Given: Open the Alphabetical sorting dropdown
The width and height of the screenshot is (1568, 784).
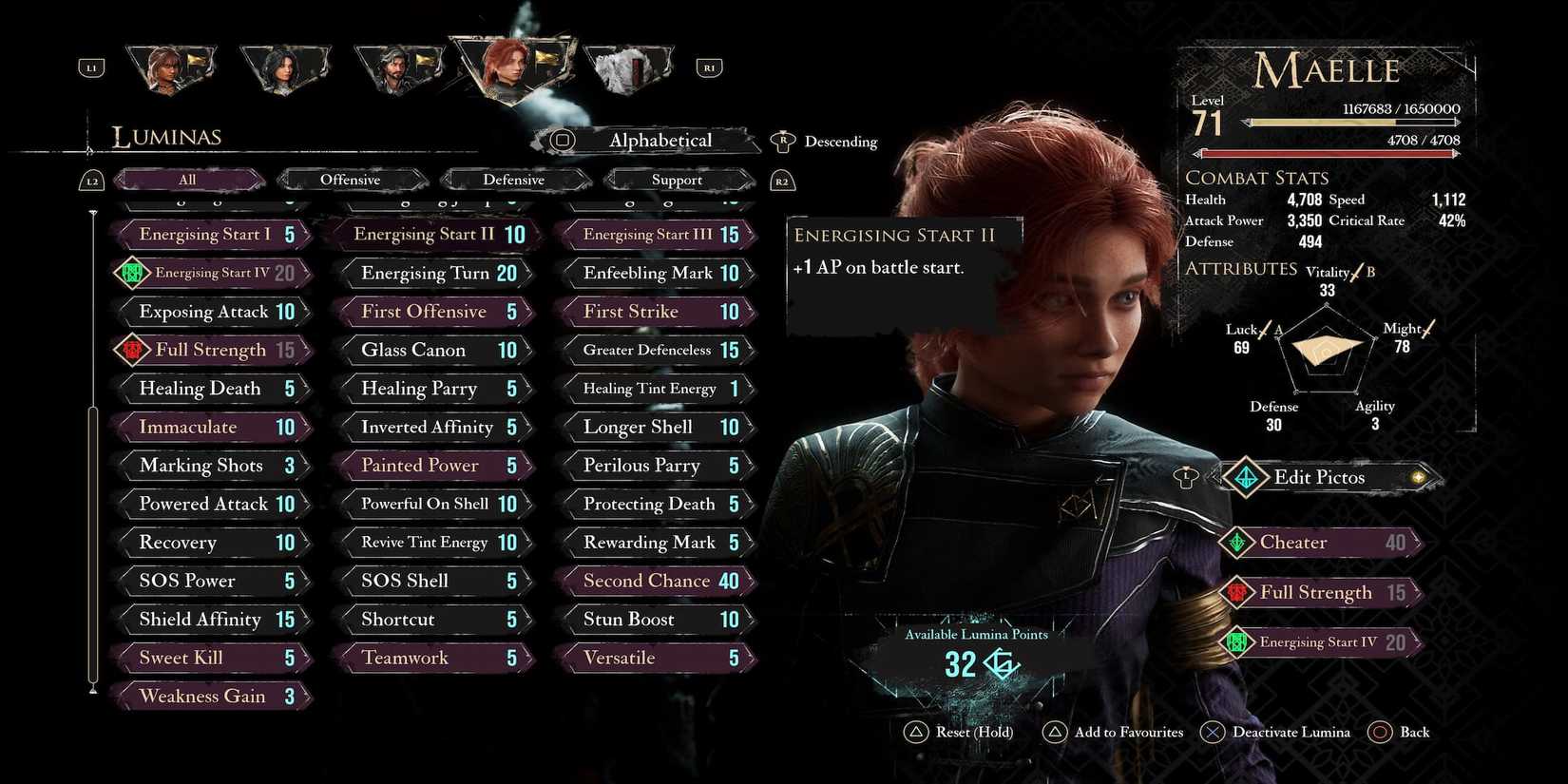Looking at the screenshot, I should point(660,140).
